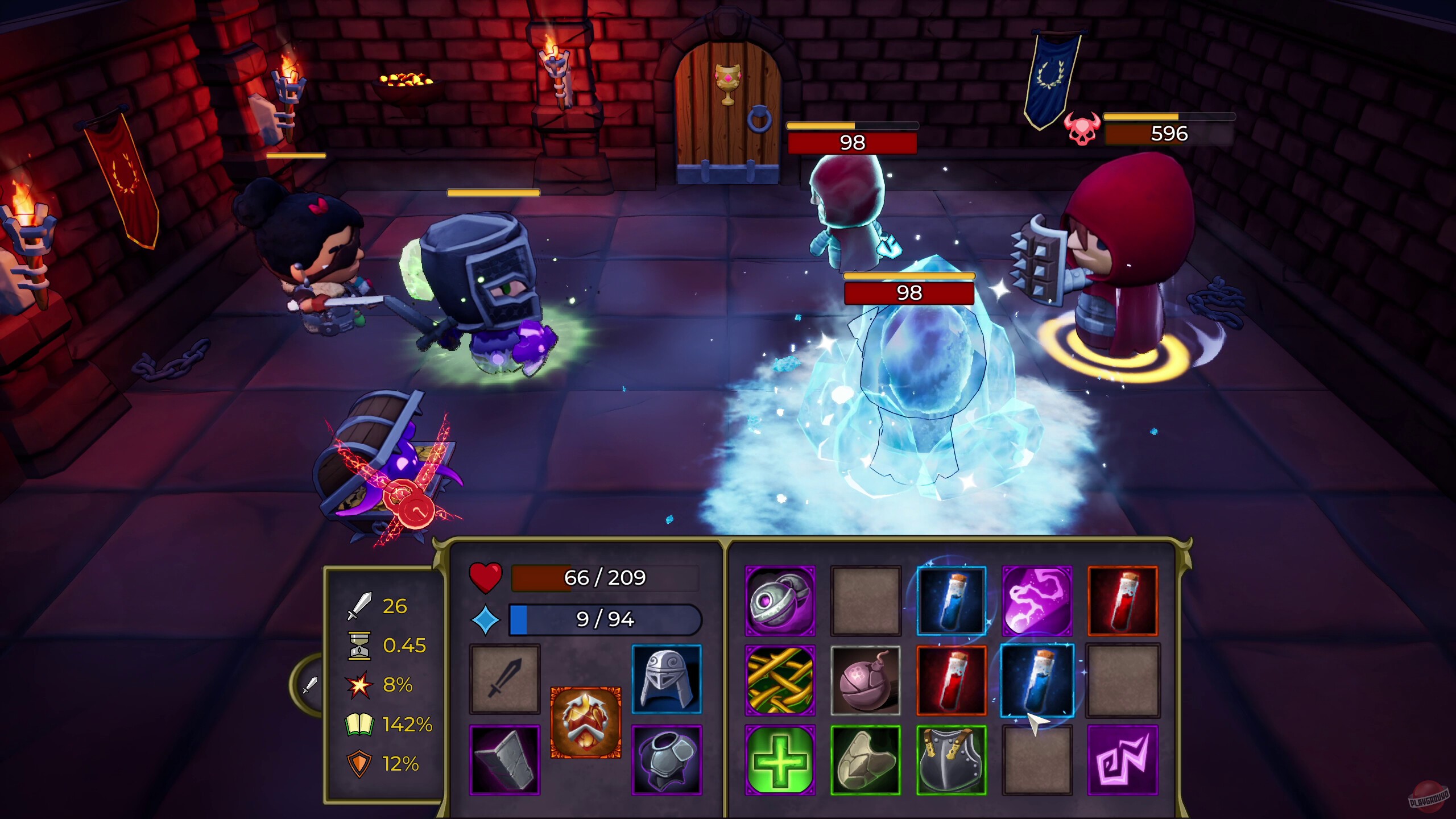Click the silver orb grenade item
Image resolution: width=1456 pixels, height=819 pixels.
(780, 601)
